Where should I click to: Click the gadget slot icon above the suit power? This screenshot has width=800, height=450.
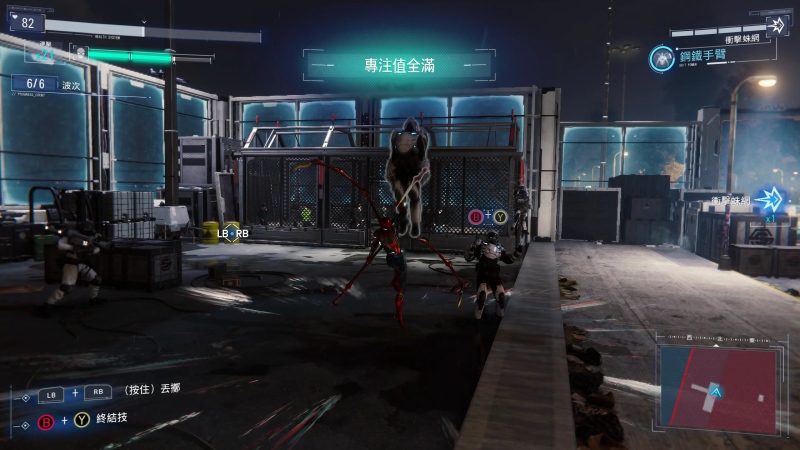click(x=776, y=24)
